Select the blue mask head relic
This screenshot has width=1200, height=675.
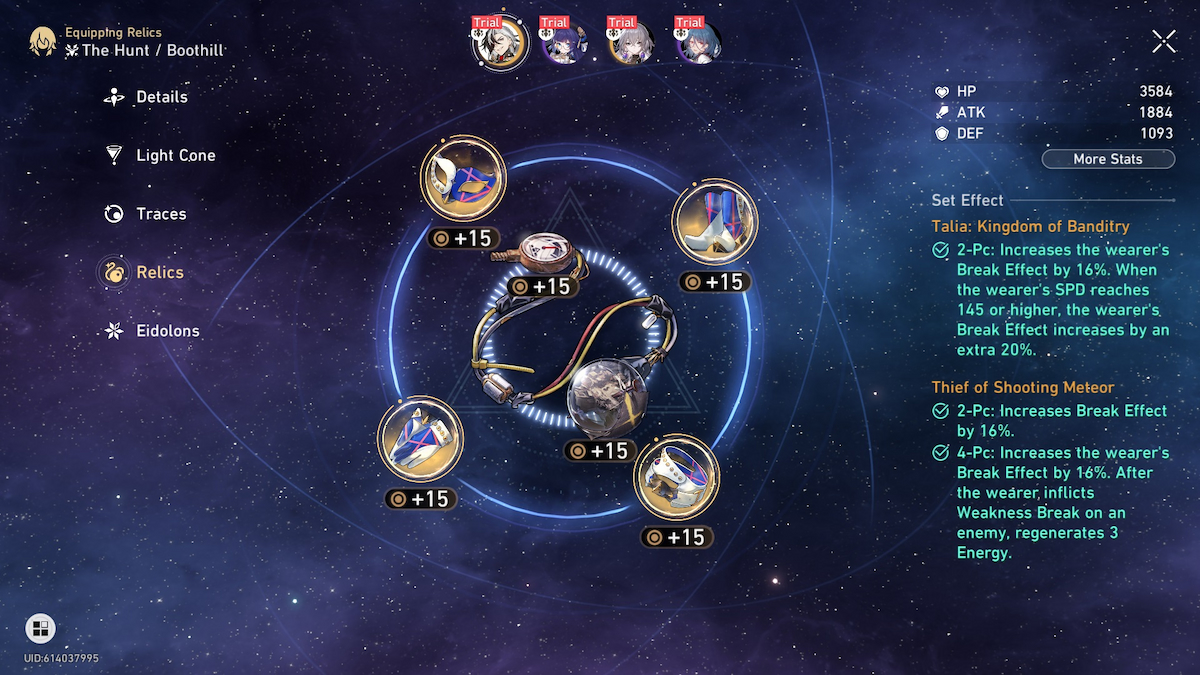pyautogui.click(x=463, y=179)
